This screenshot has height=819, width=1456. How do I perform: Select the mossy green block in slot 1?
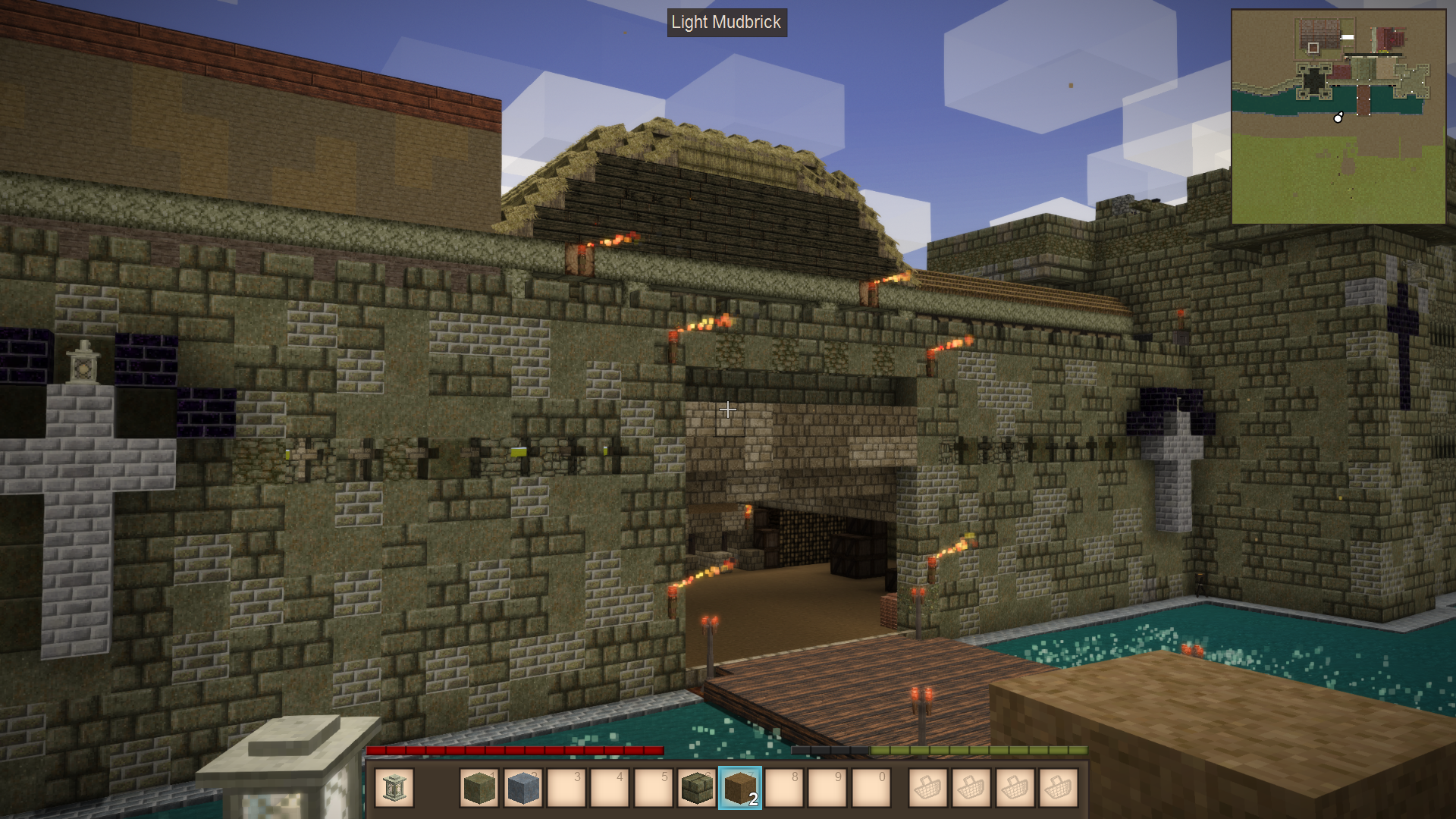pyautogui.click(x=479, y=787)
